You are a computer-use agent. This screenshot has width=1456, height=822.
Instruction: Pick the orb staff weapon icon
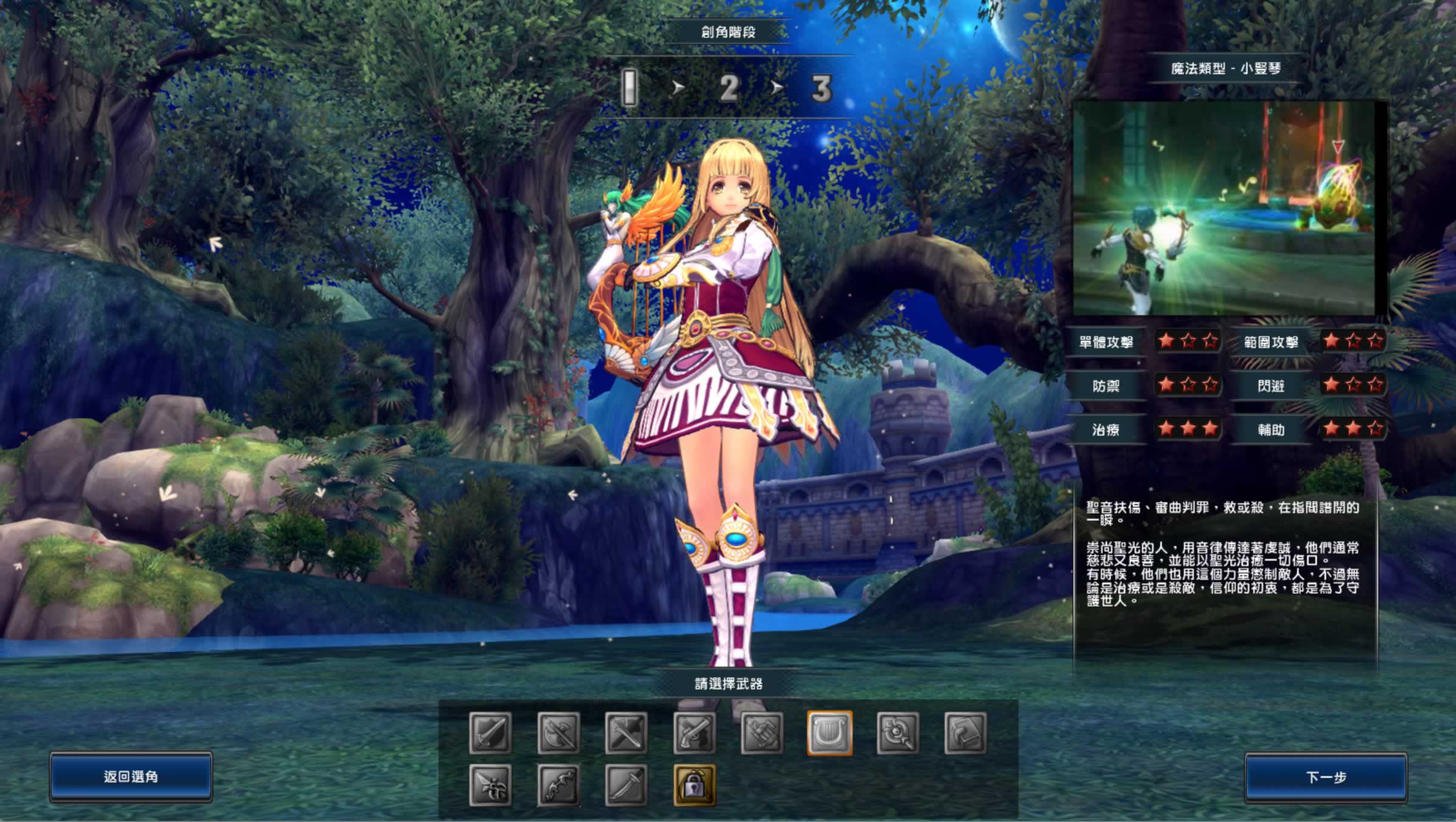[898, 733]
